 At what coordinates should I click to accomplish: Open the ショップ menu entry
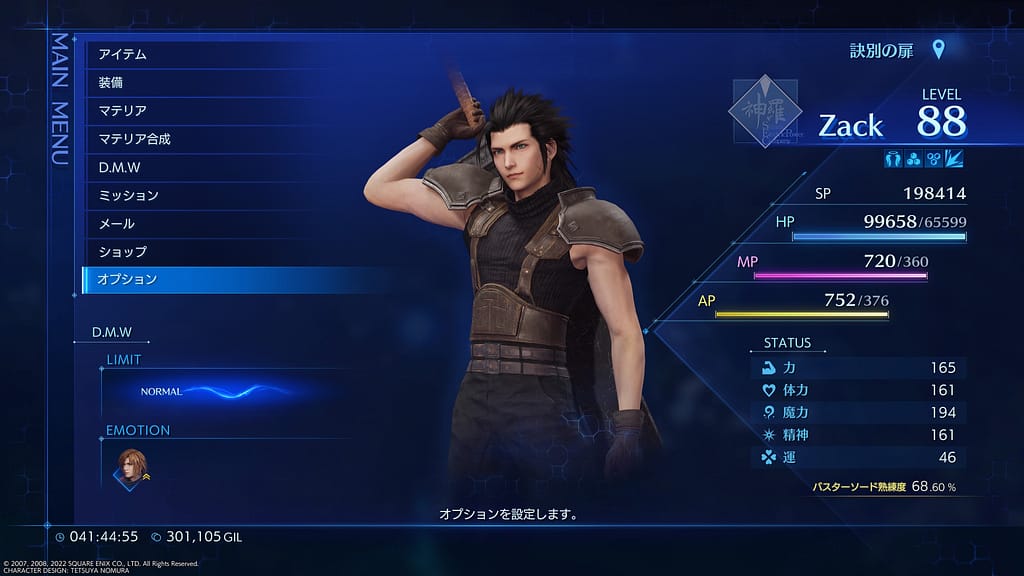(123, 251)
